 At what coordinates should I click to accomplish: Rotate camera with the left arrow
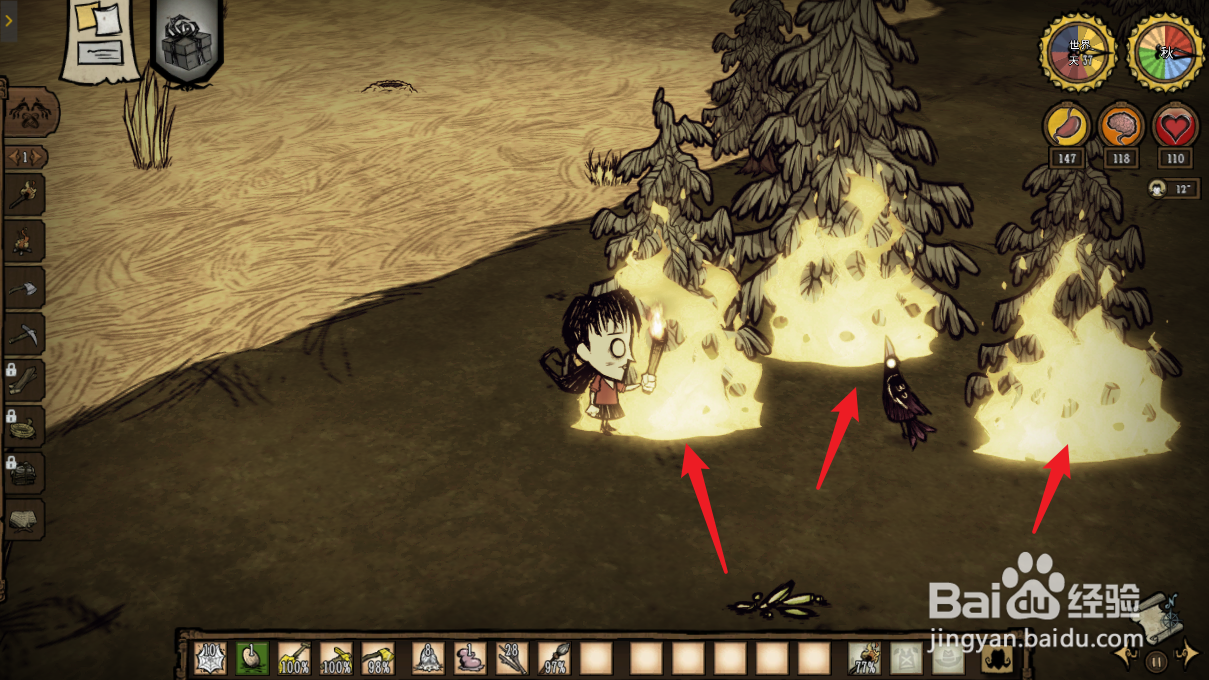1125,656
